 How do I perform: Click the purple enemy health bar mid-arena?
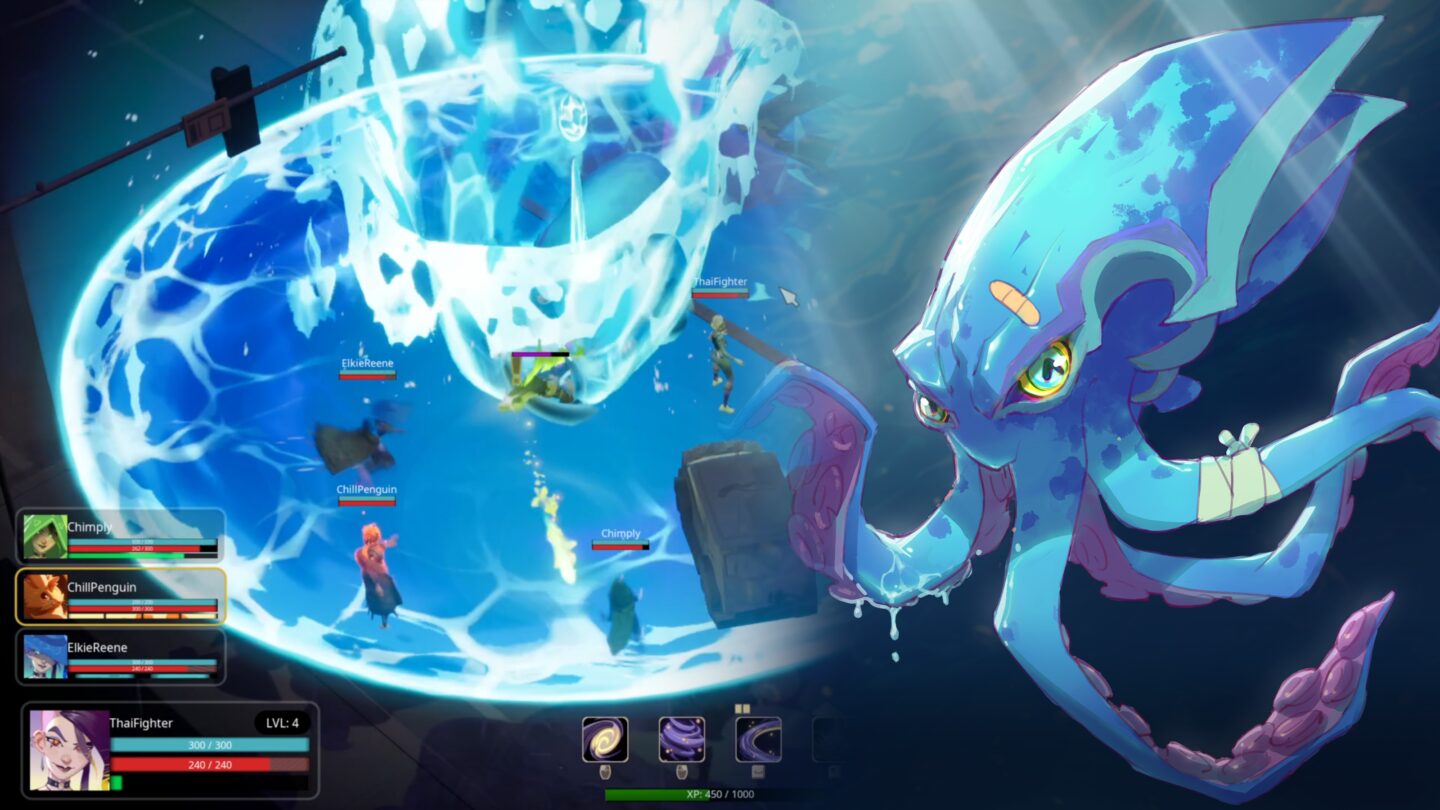coord(540,354)
